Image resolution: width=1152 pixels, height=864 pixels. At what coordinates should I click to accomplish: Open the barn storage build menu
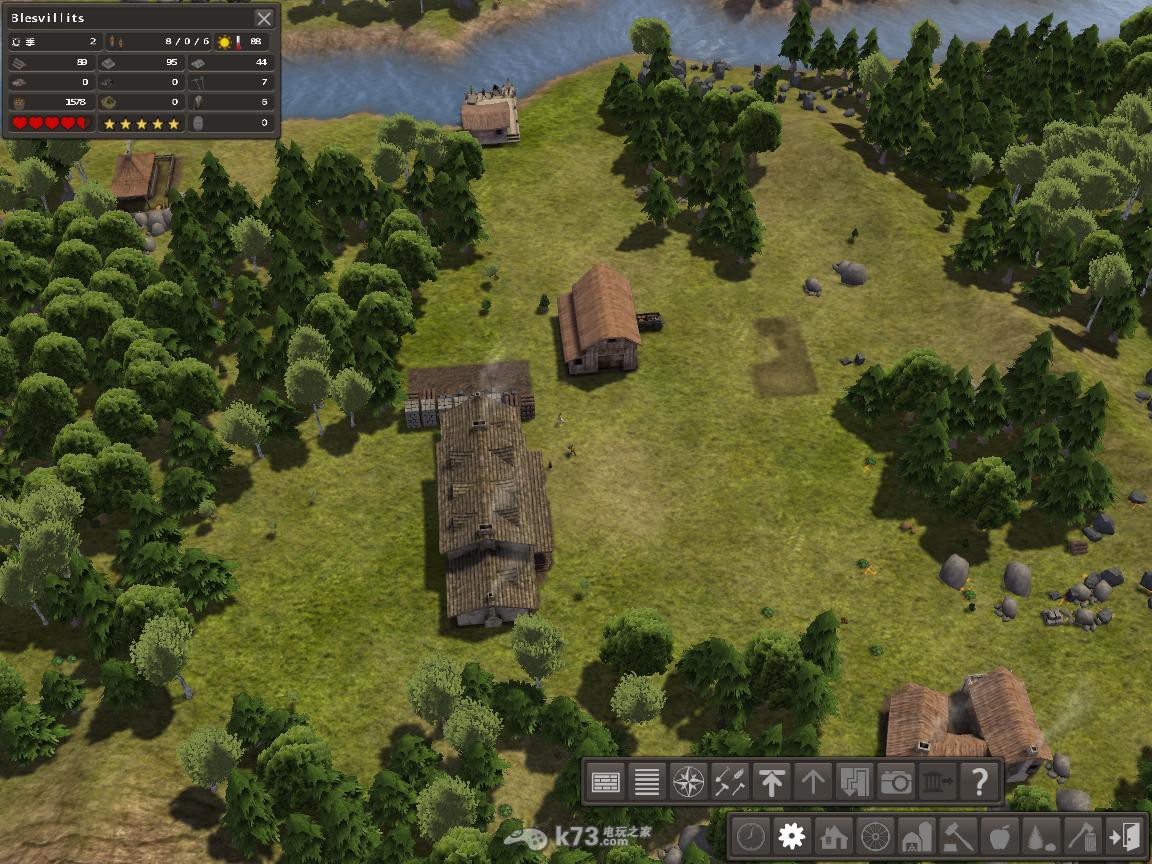[x=916, y=835]
